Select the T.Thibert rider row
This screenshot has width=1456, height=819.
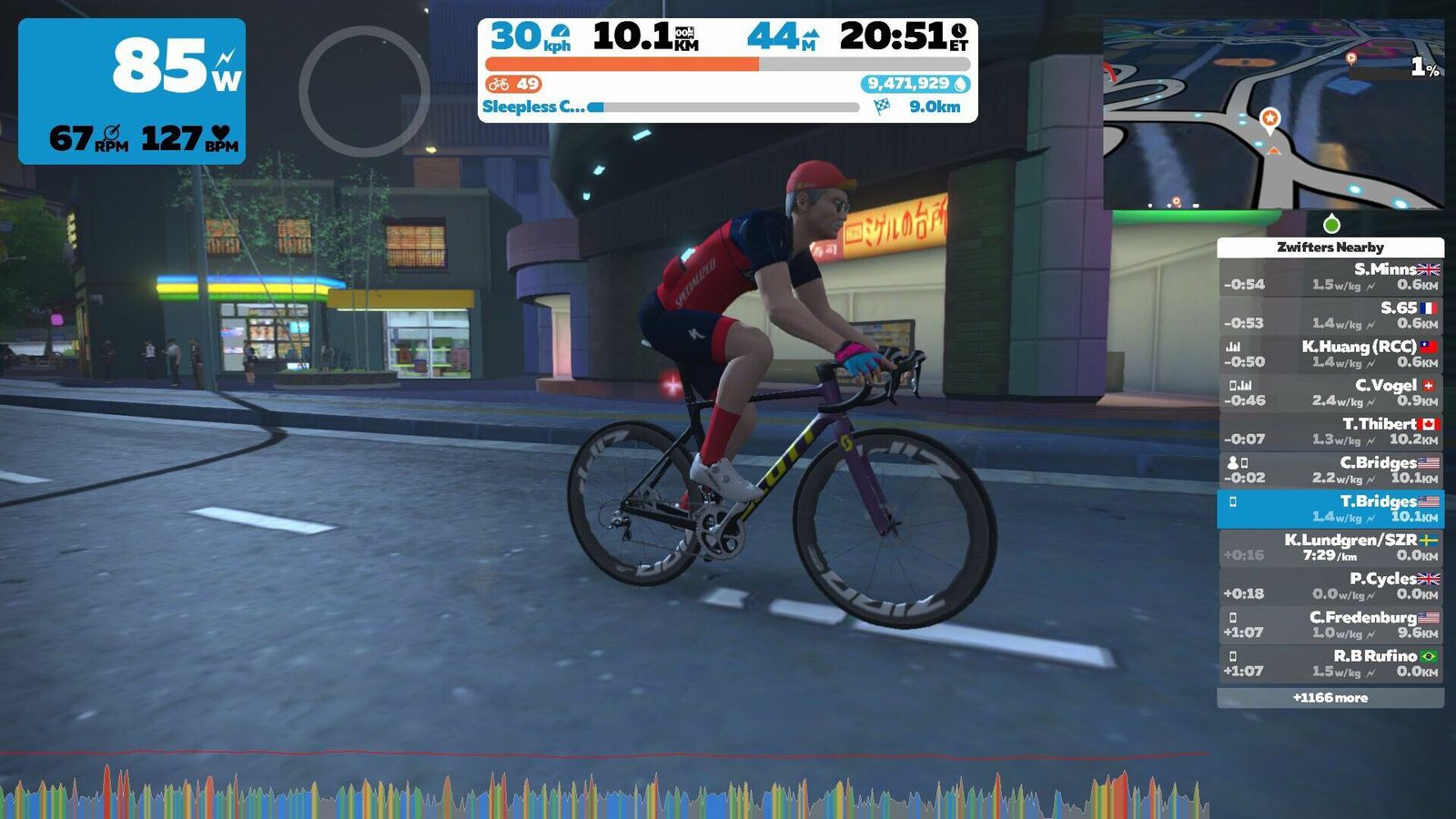(x=1330, y=431)
